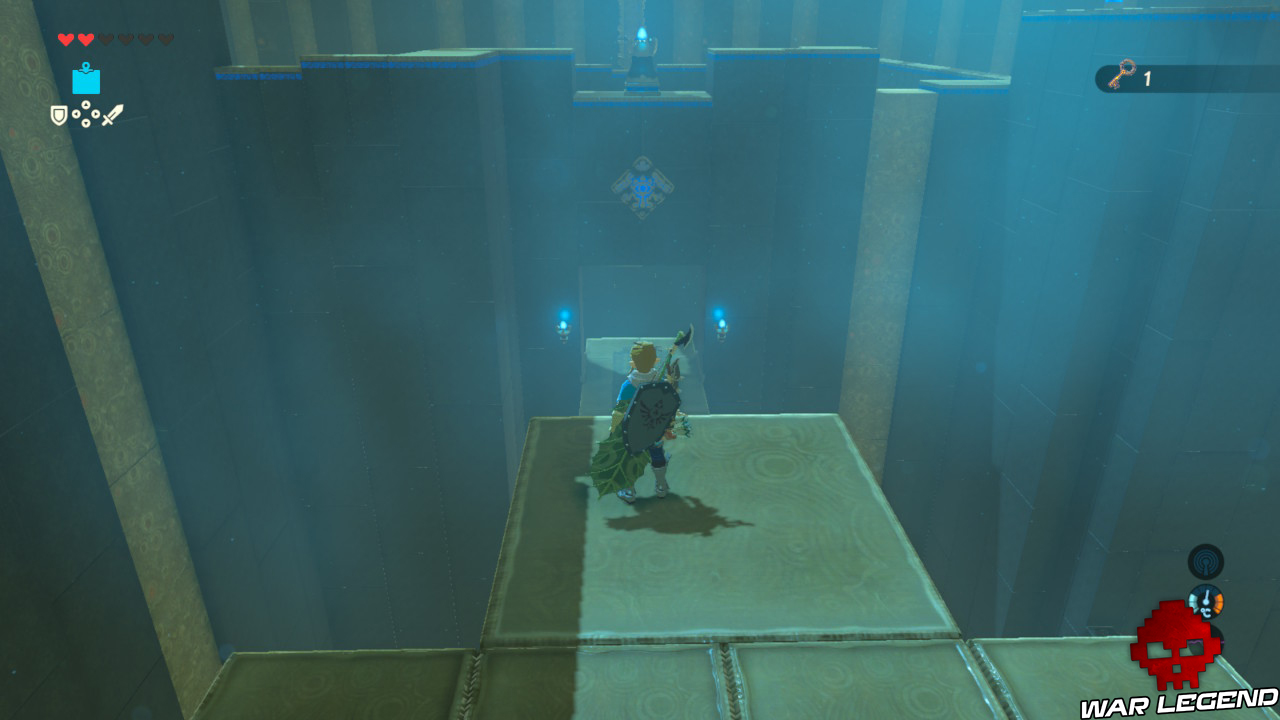Click the third darkened heart container
This screenshot has width=1280, height=720.
point(106,38)
